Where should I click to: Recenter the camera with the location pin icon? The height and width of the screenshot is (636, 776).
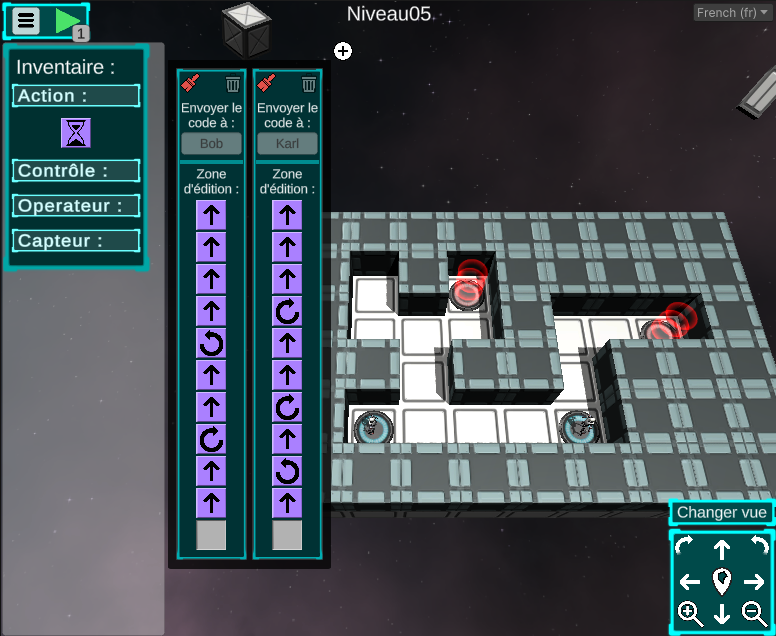pos(722,581)
